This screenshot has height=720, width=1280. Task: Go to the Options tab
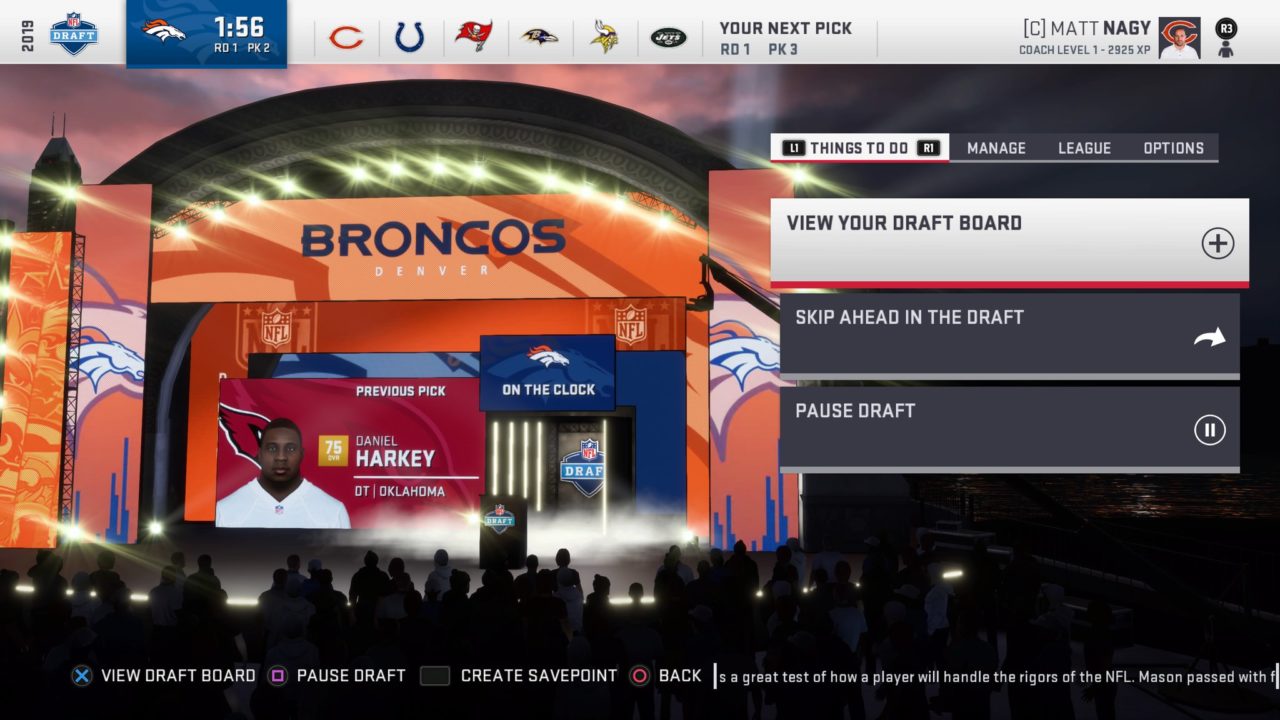point(1173,148)
